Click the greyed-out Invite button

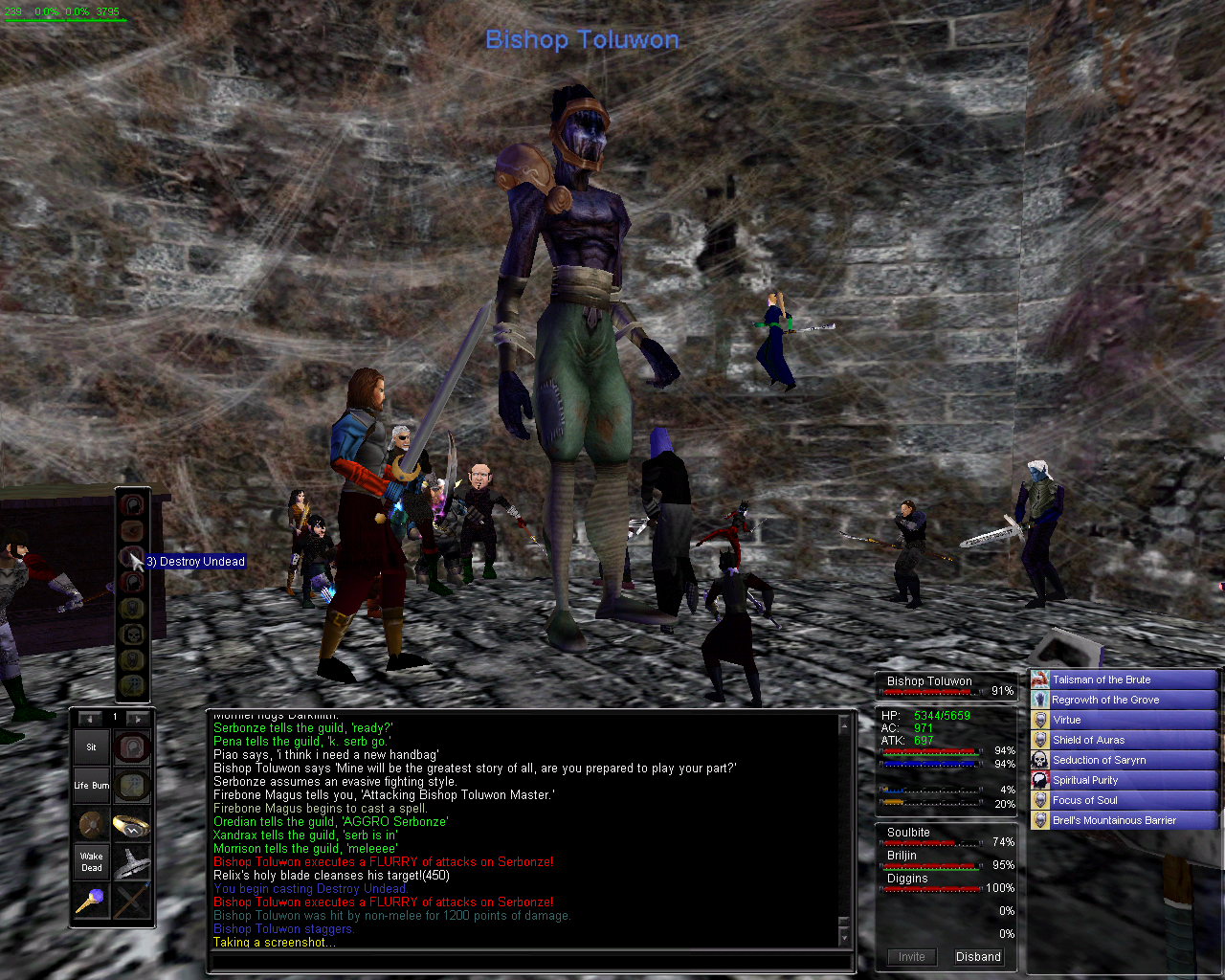point(911,957)
